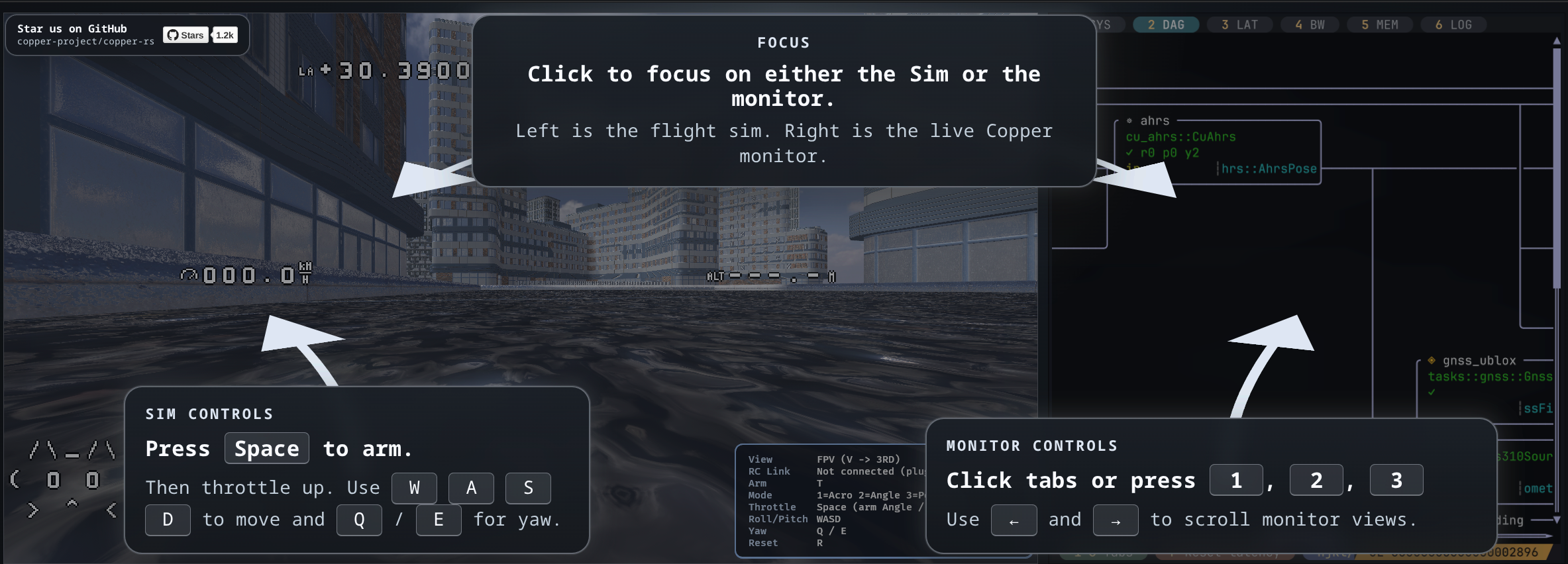Click the diamond icon on the gnss_ublox node
This screenshot has height=564, width=1568.
click(1432, 360)
